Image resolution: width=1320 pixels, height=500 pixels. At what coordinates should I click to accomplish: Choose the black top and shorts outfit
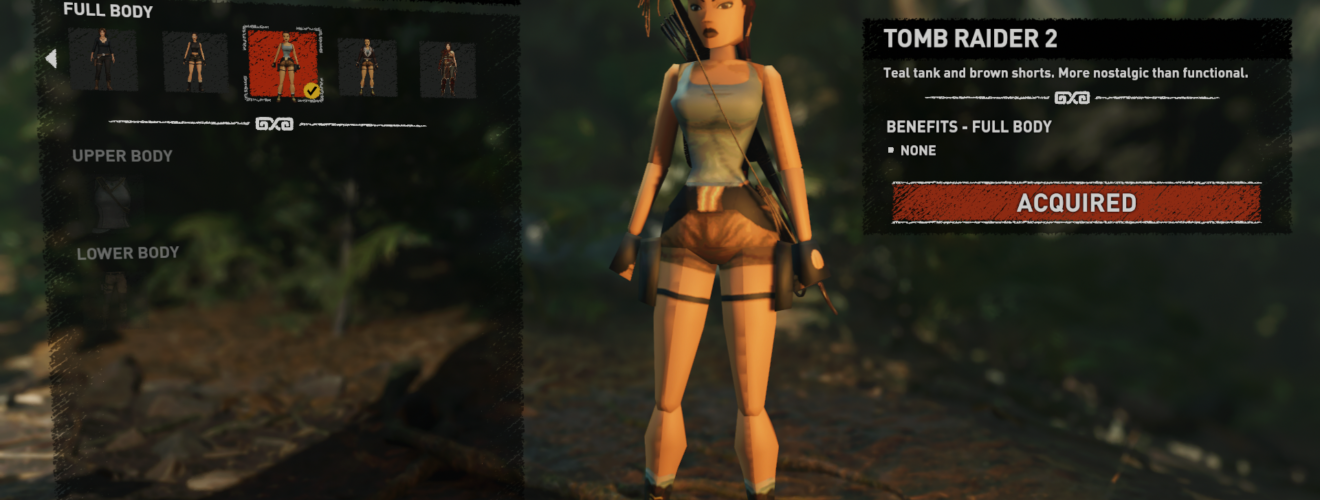pyautogui.click(x=195, y=63)
